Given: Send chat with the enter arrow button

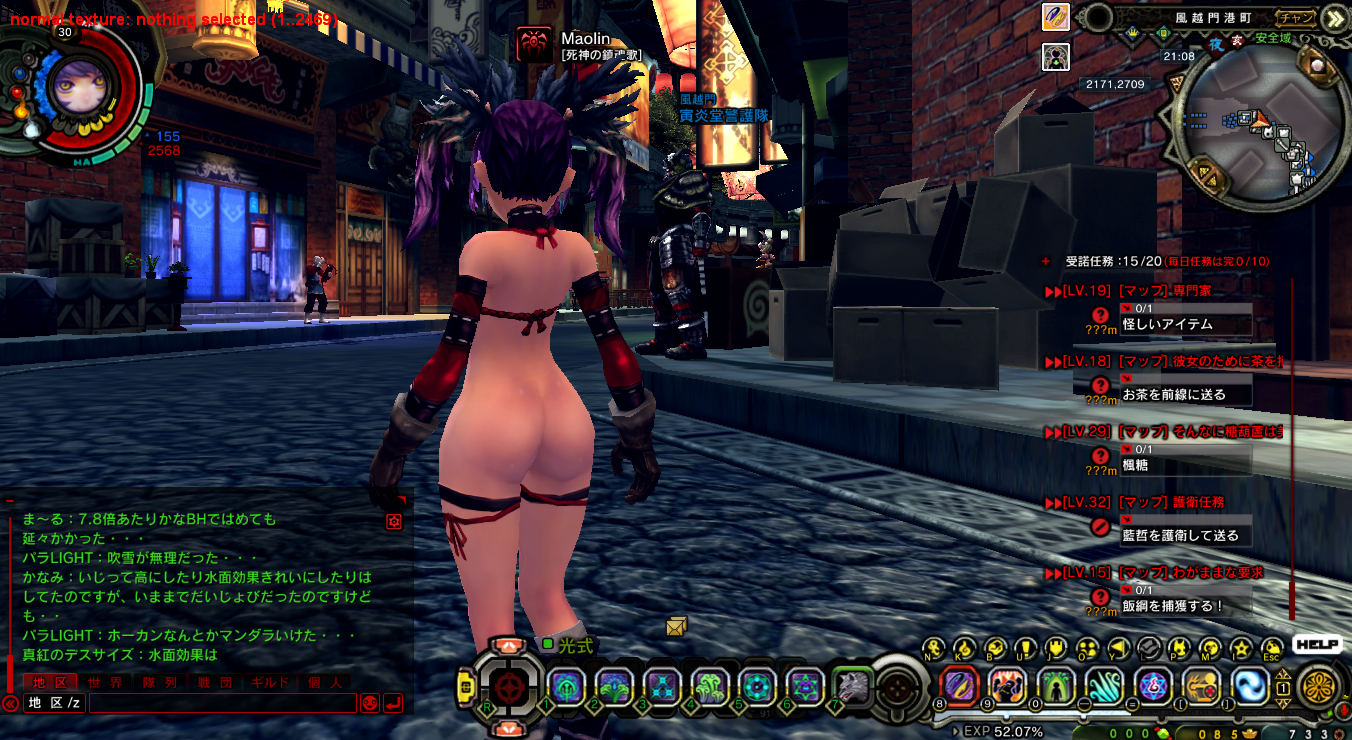Looking at the screenshot, I should (x=393, y=703).
